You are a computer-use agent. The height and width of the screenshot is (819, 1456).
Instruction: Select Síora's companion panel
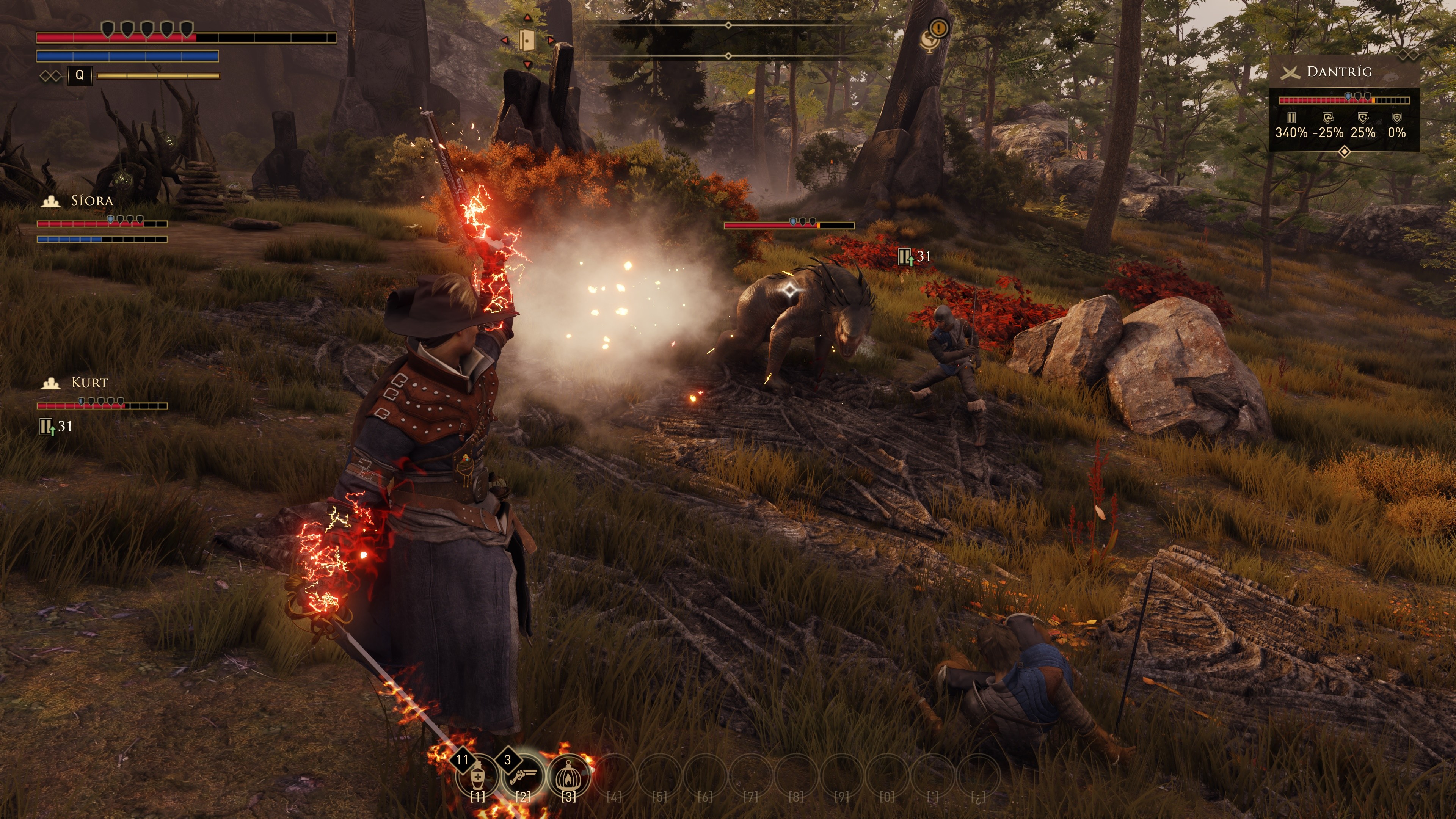pyautogui.click(x=102, y=219)
